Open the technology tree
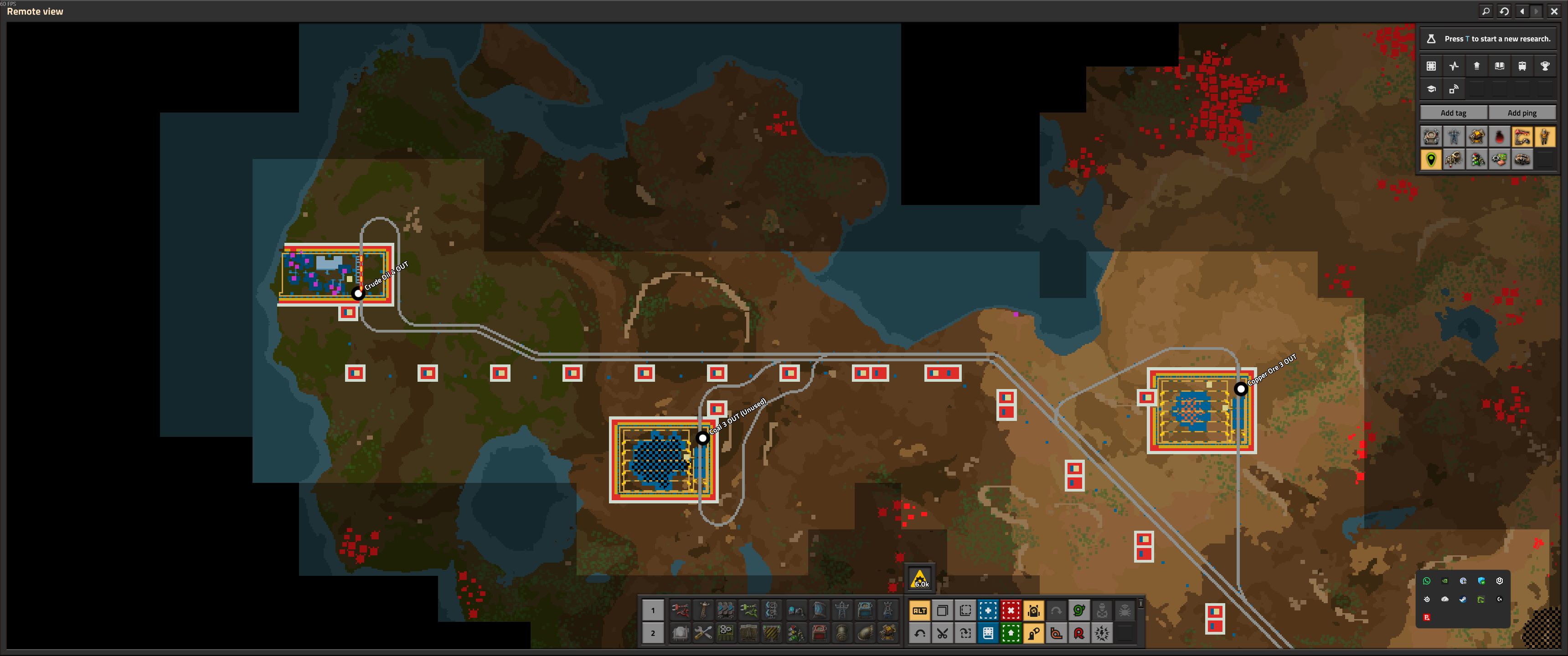The width and height of the screenshot is (1568, 656). click(x=1477, y=66)
